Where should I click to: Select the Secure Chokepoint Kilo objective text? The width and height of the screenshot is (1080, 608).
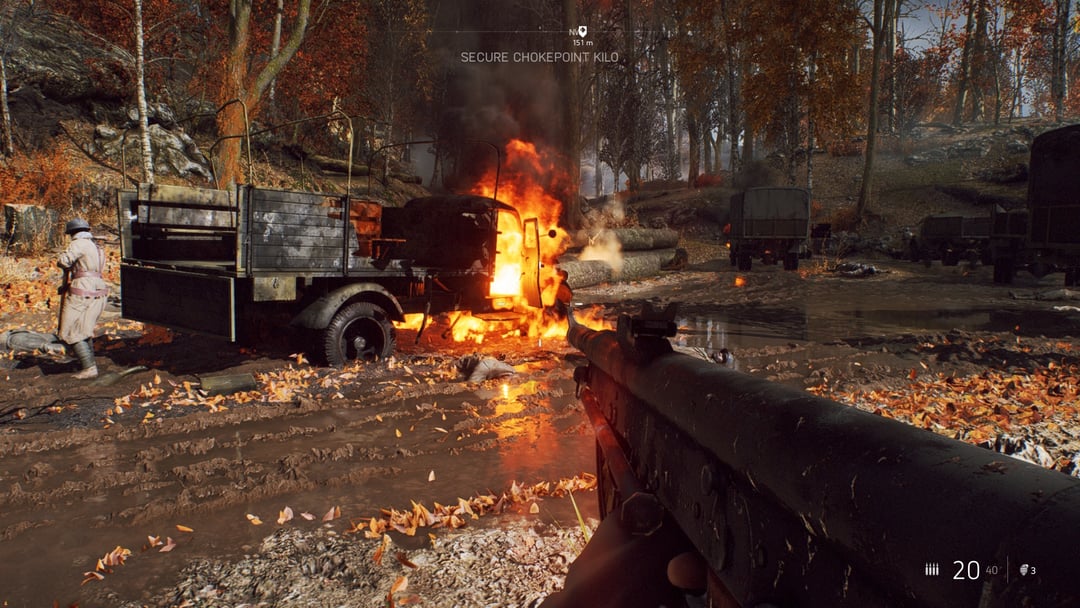[539, 57]
